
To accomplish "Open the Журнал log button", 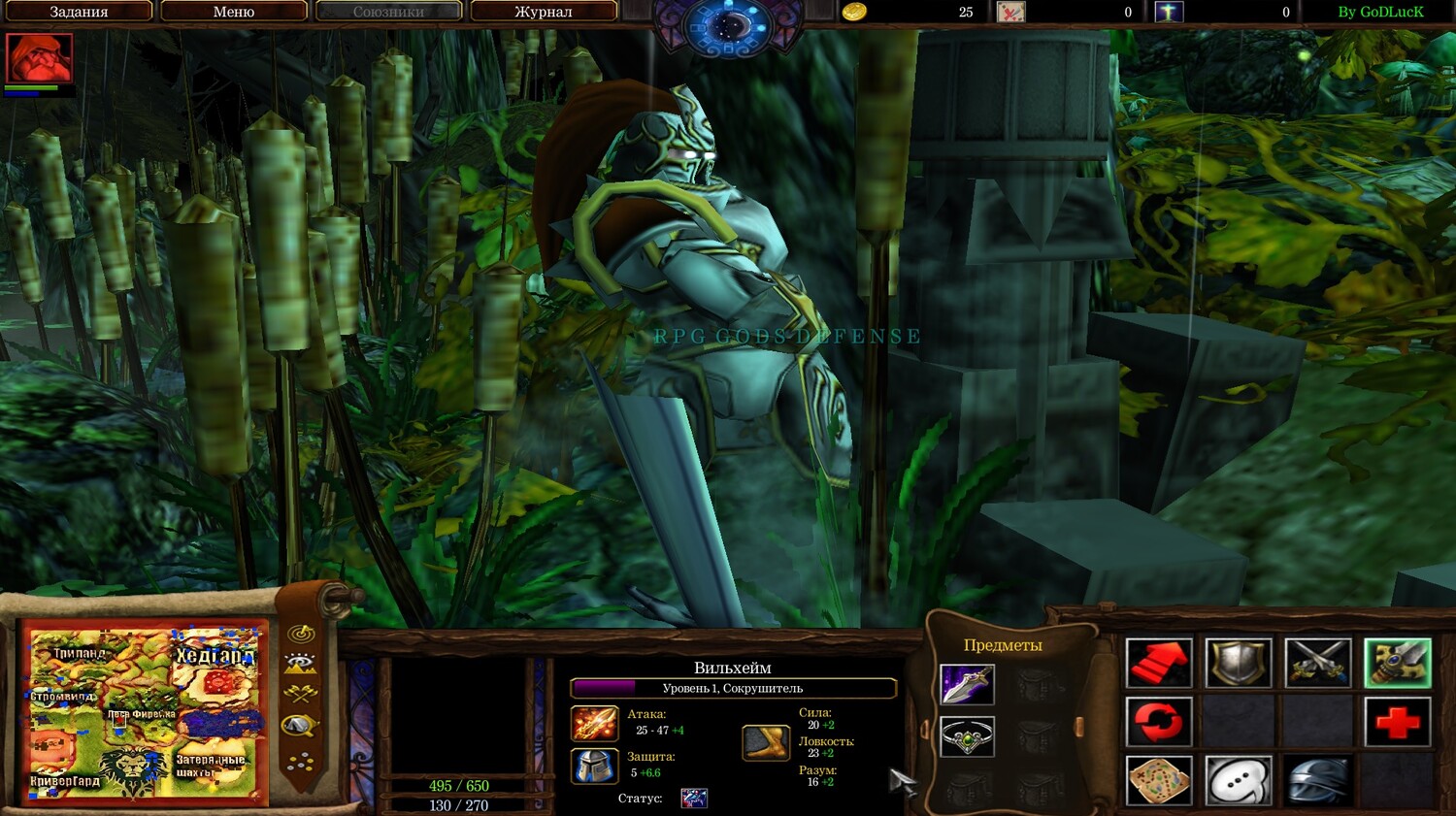I will pyautogui.click(x=543, y=12).
